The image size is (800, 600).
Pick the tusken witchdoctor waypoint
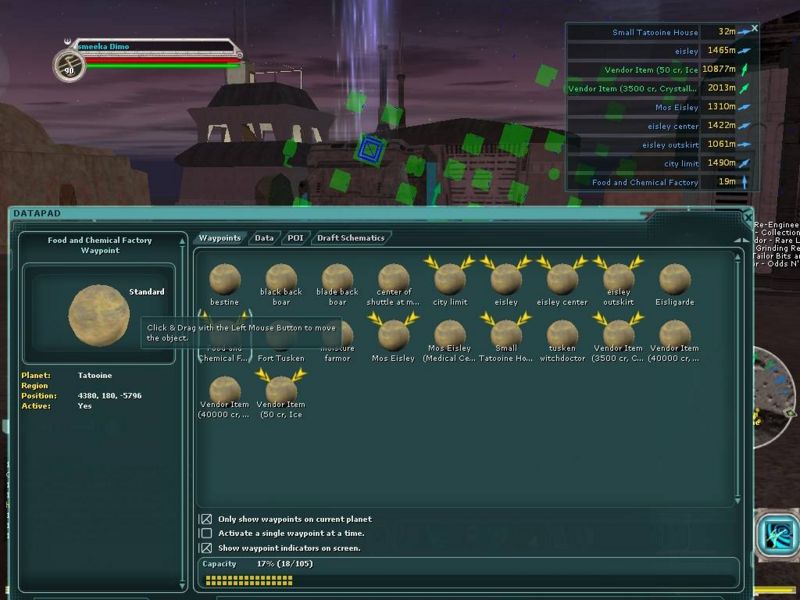[562, 335]
